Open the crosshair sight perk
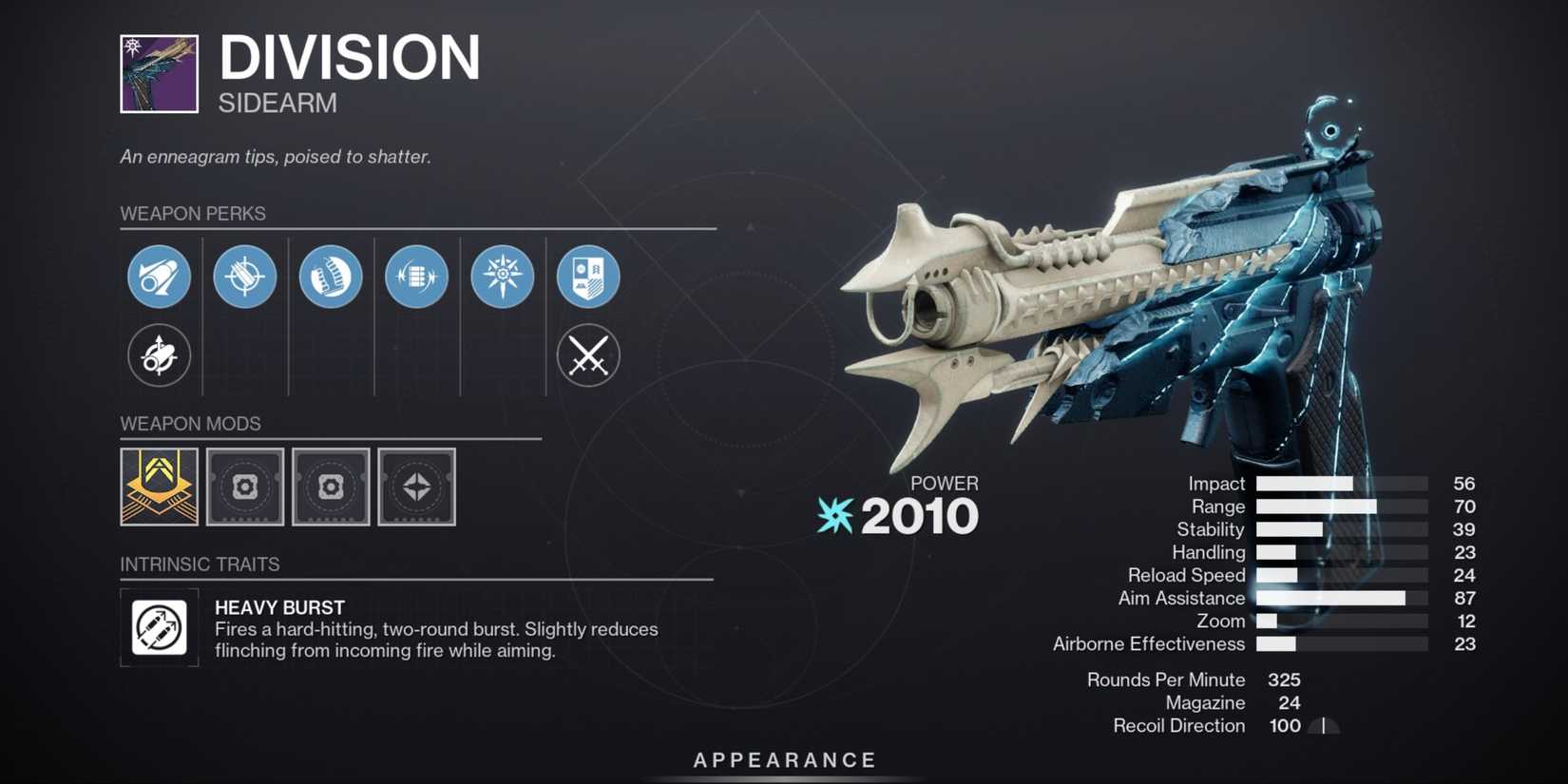Screen dimensions: 1568x784 pos(244,277)
